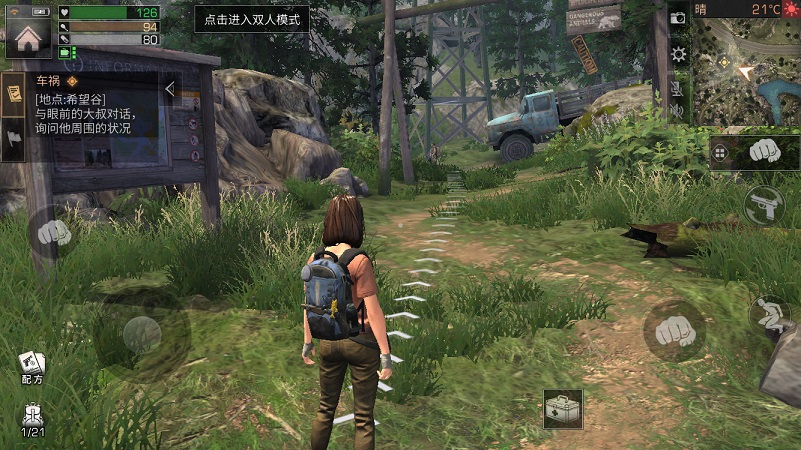The height and width of the screenshot is (450, 801).
Task: Punch with the large fist attack button
Action: (674, 329)
